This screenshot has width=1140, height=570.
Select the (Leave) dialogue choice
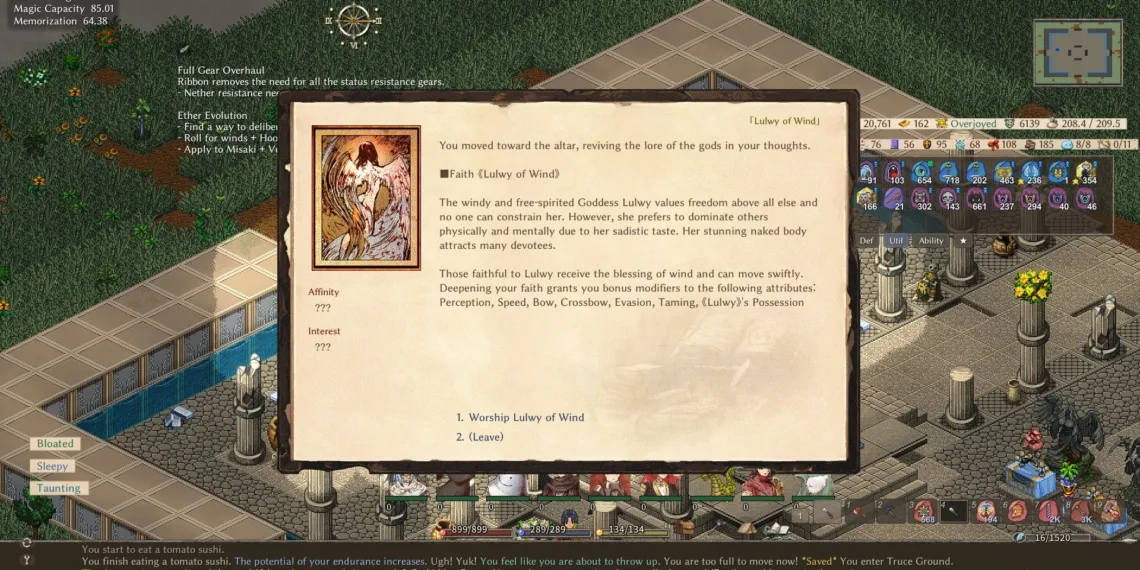tap(486, 437)
